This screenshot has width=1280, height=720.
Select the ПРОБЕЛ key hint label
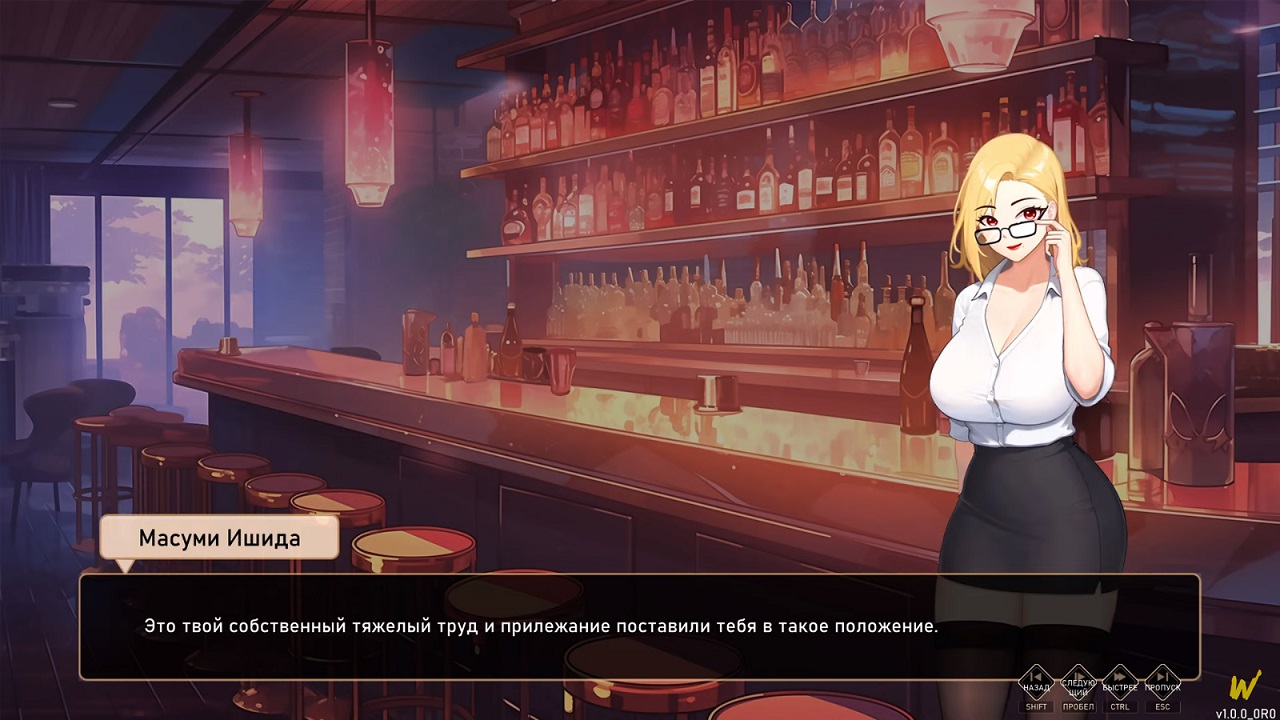point(1080,707)
